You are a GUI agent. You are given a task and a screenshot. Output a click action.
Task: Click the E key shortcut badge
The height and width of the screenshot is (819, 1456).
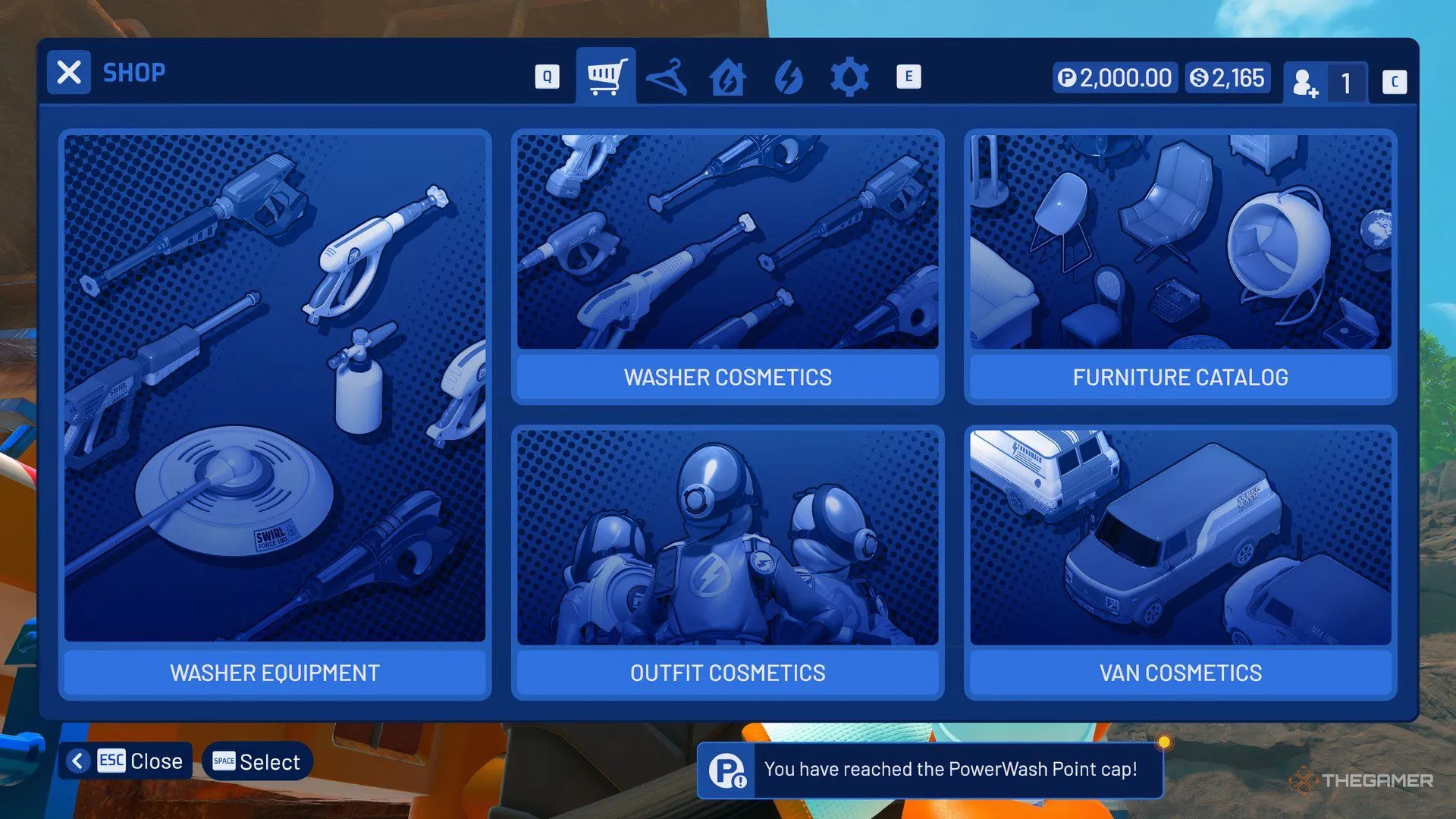[x=908, y=76]
